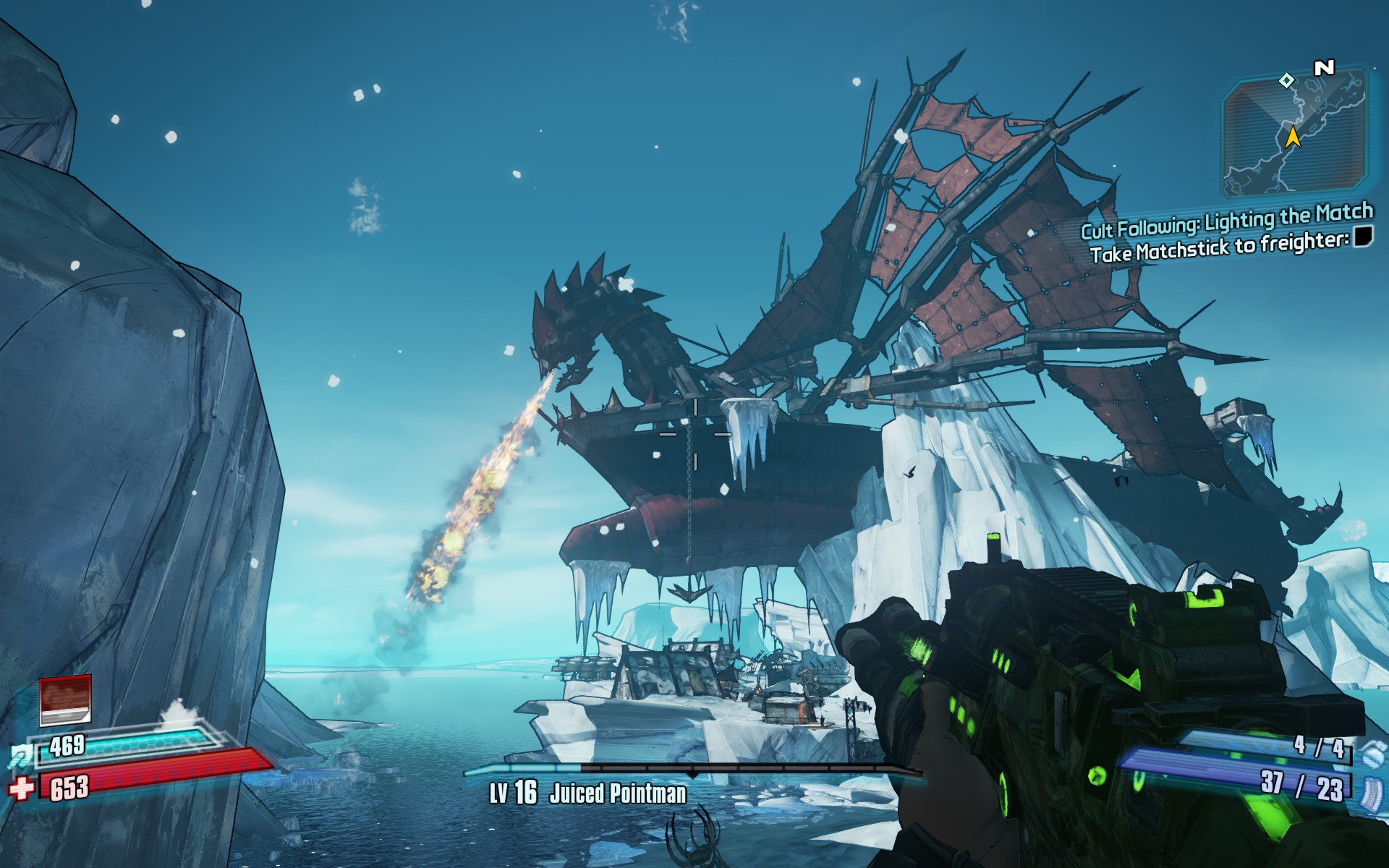Click the yellow player arrow on the minimap
Screen dimensions: 1389x868
[x=1293, y=136]
